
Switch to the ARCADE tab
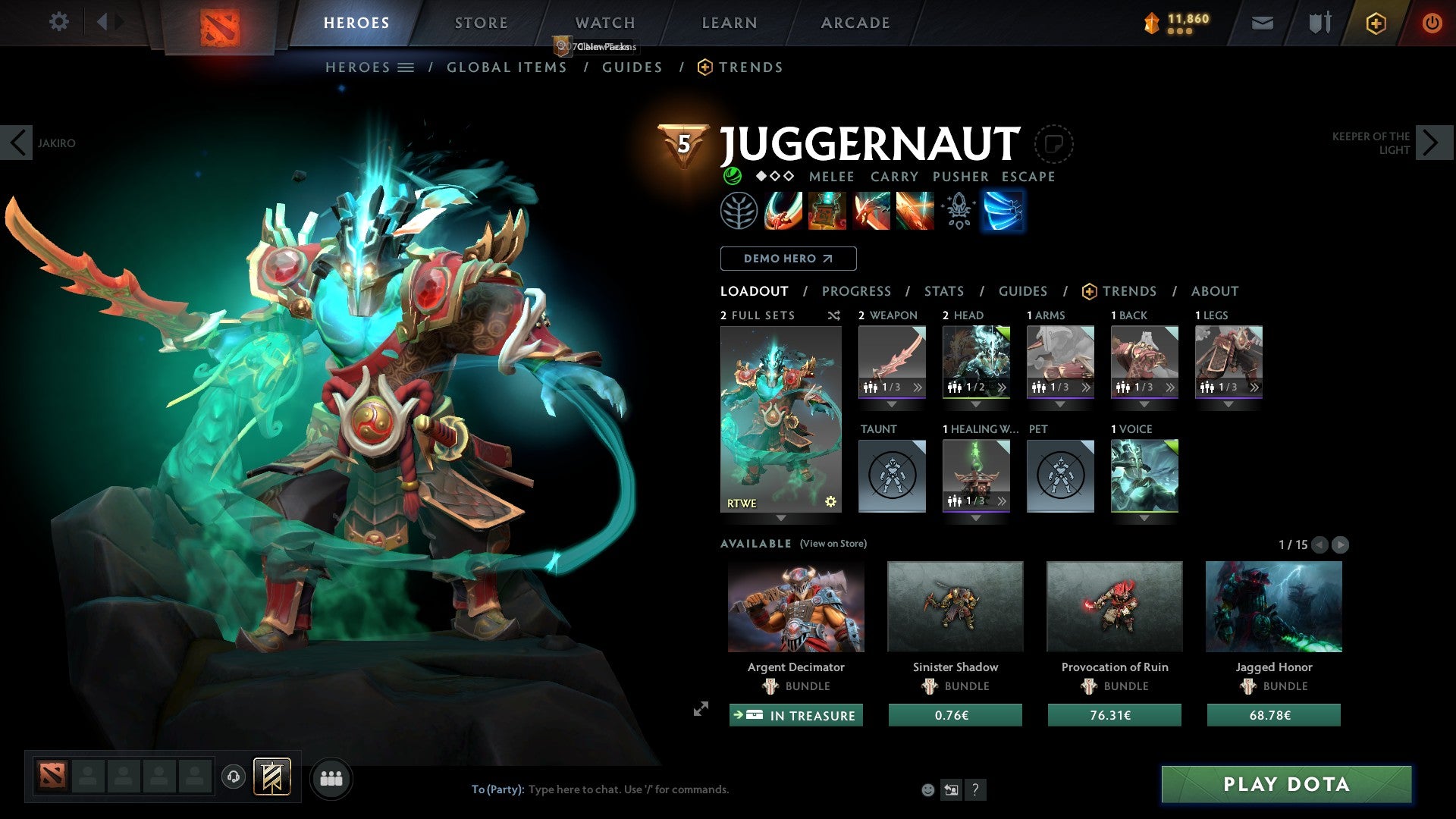click(855, 23)
